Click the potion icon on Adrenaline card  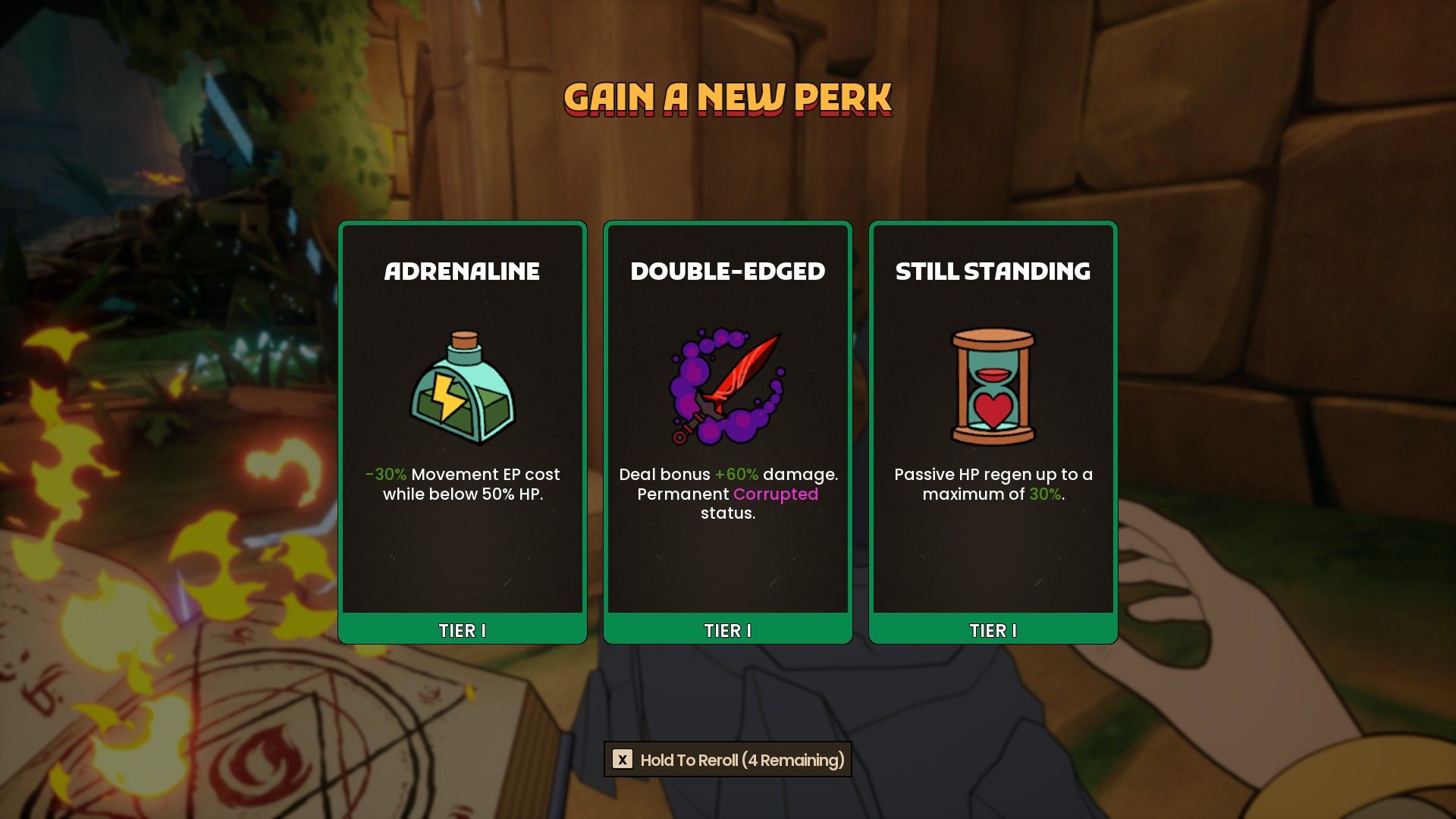(x=461, y=391)
